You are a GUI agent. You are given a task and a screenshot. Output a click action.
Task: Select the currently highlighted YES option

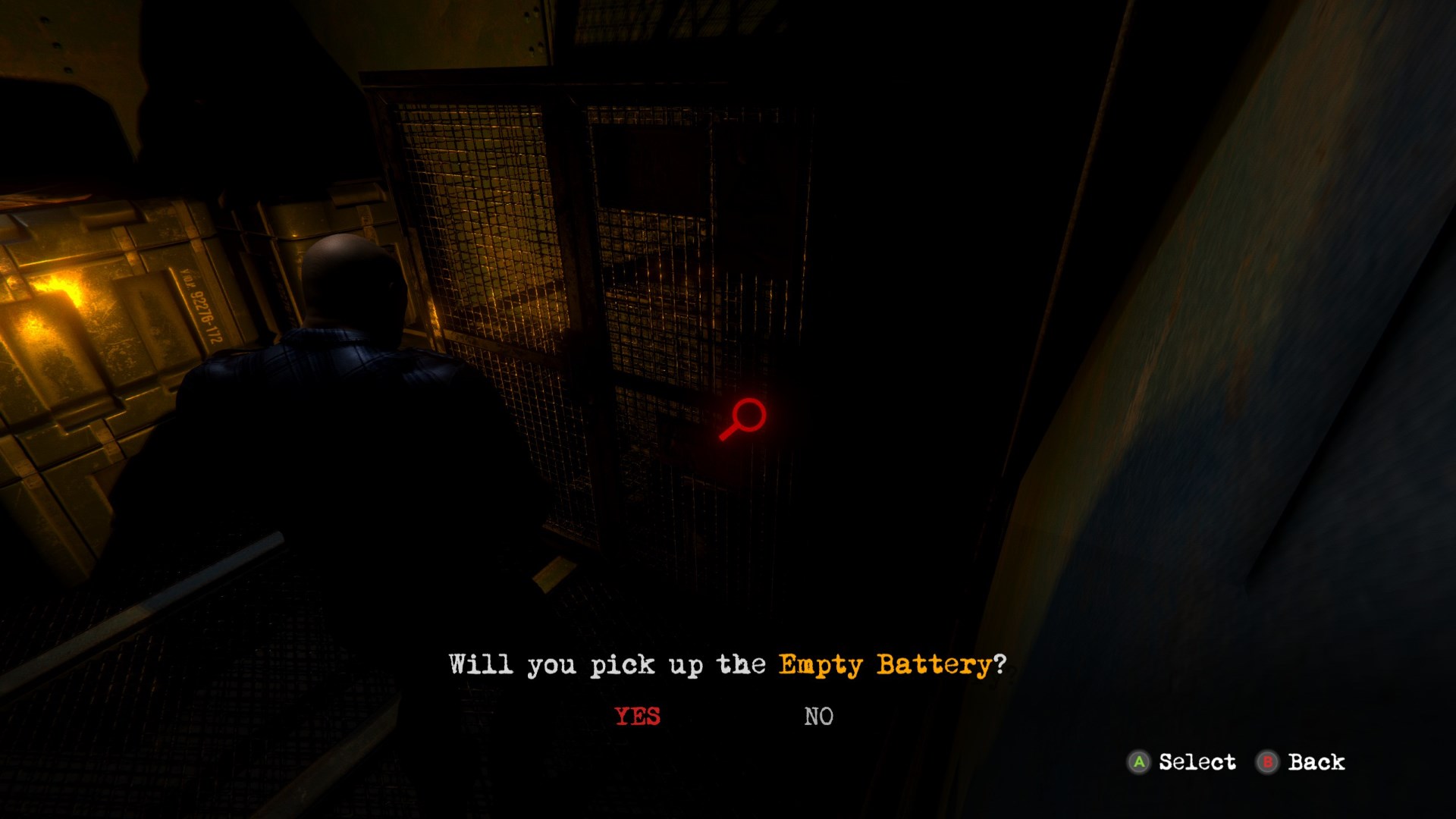pos(637,714)
